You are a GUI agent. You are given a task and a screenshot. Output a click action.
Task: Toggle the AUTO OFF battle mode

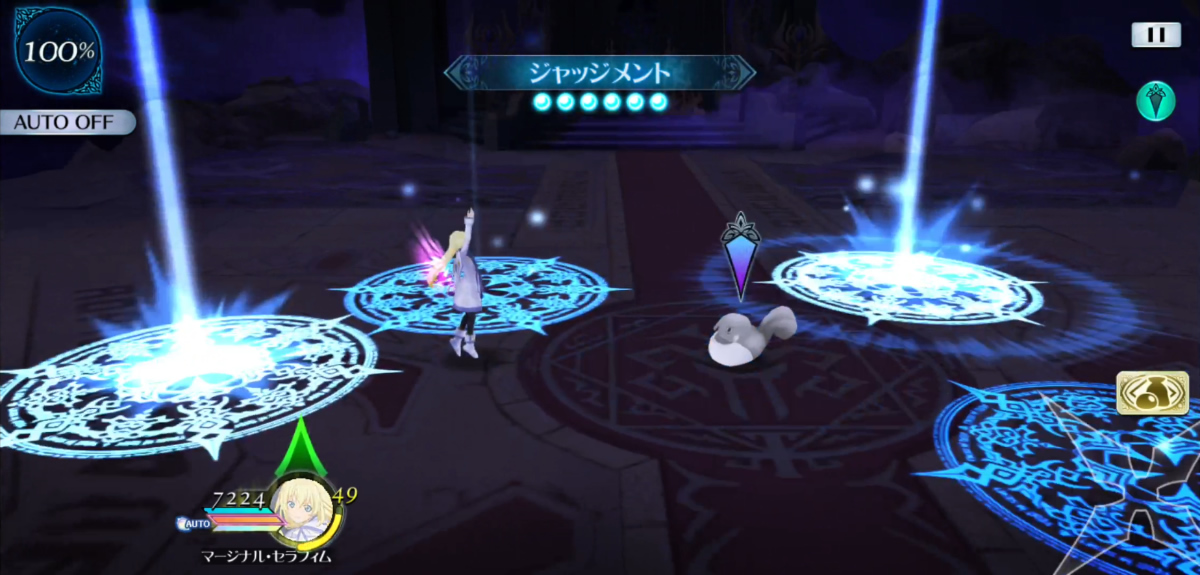point(66,122)
